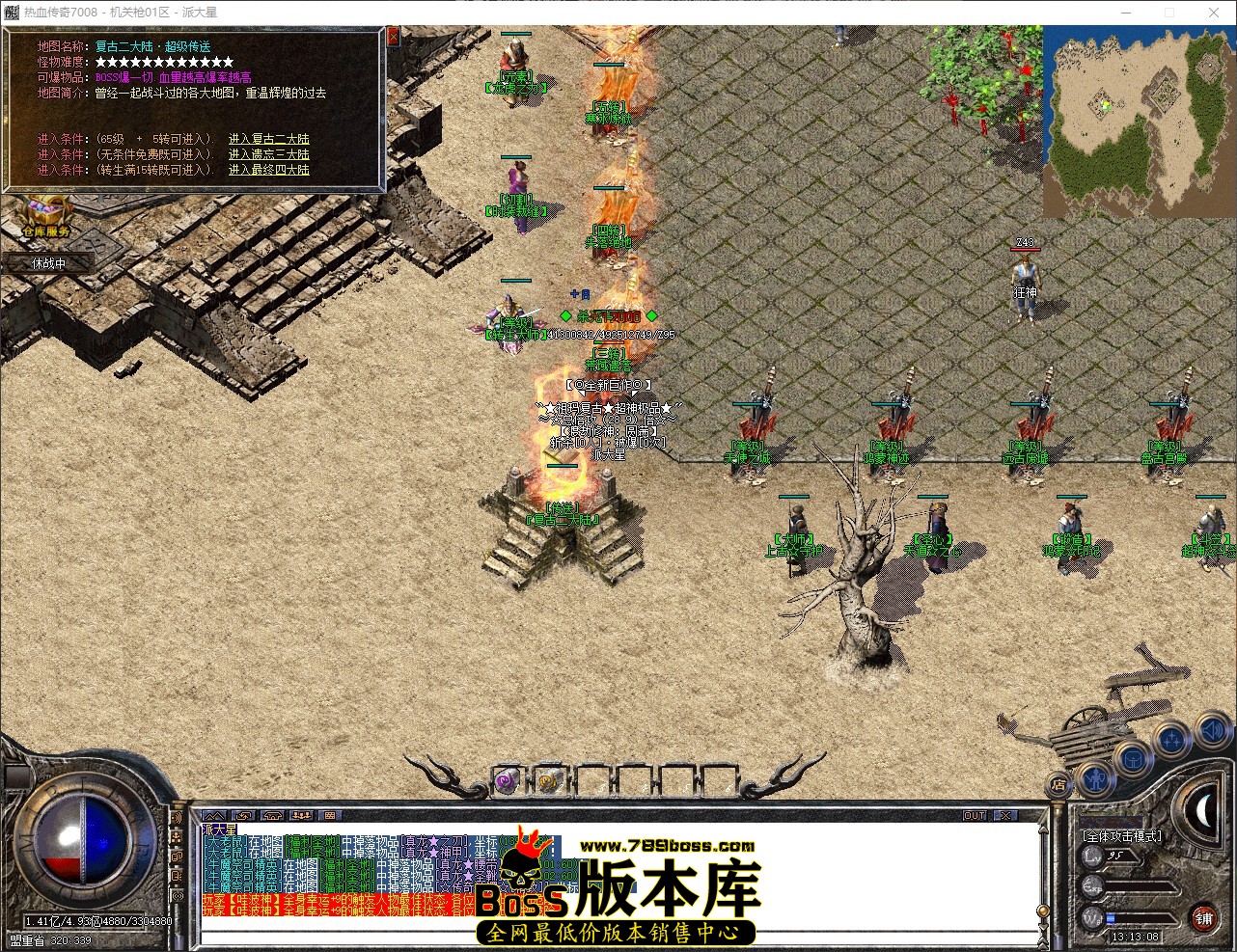Viewport: 1237px width, 952px height.
Task: Open the character equipment panel icon
Action: pyautogui.click(x=1096, y=779)
